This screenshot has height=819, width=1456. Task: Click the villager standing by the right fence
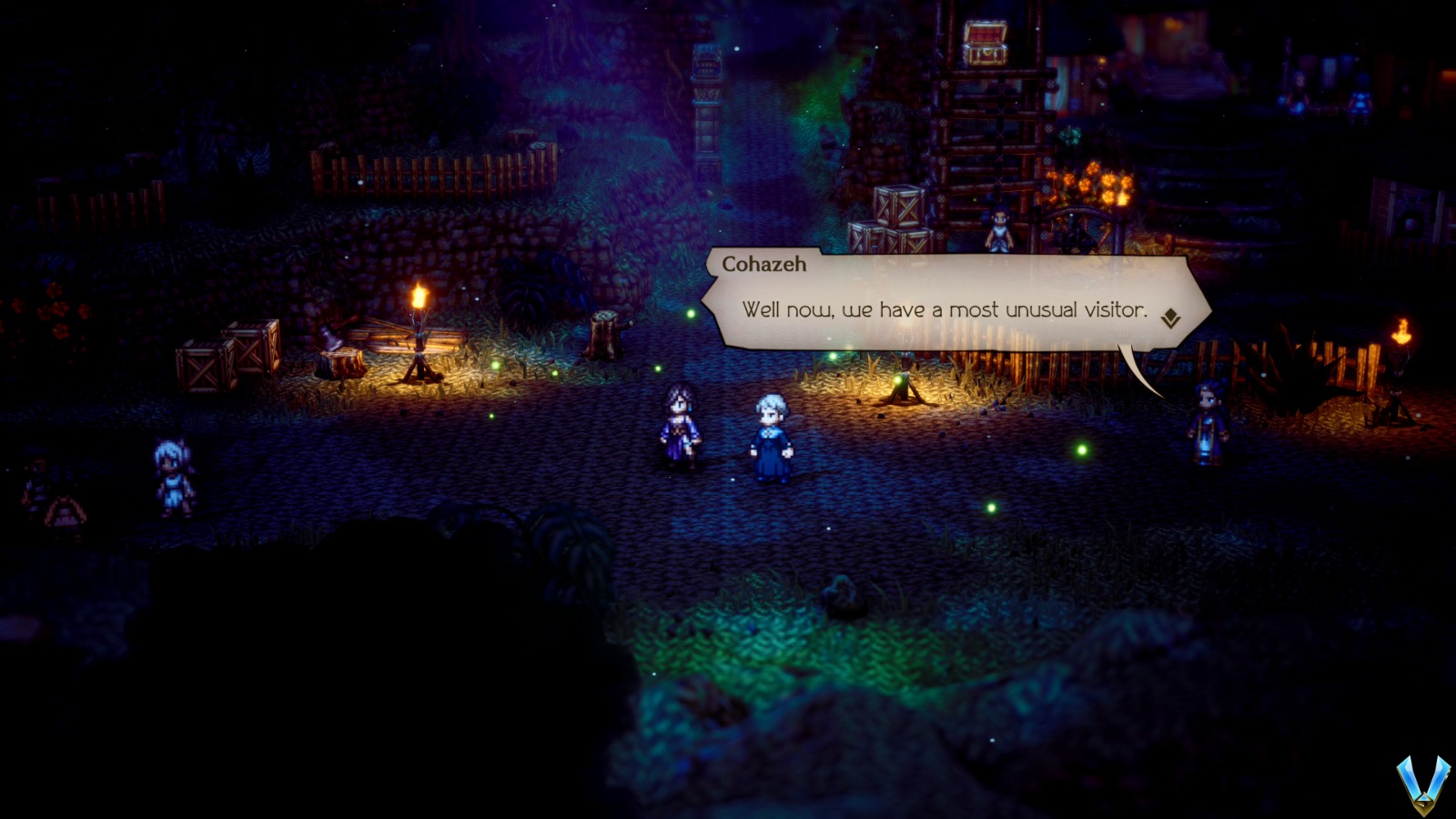[1206, 423]
